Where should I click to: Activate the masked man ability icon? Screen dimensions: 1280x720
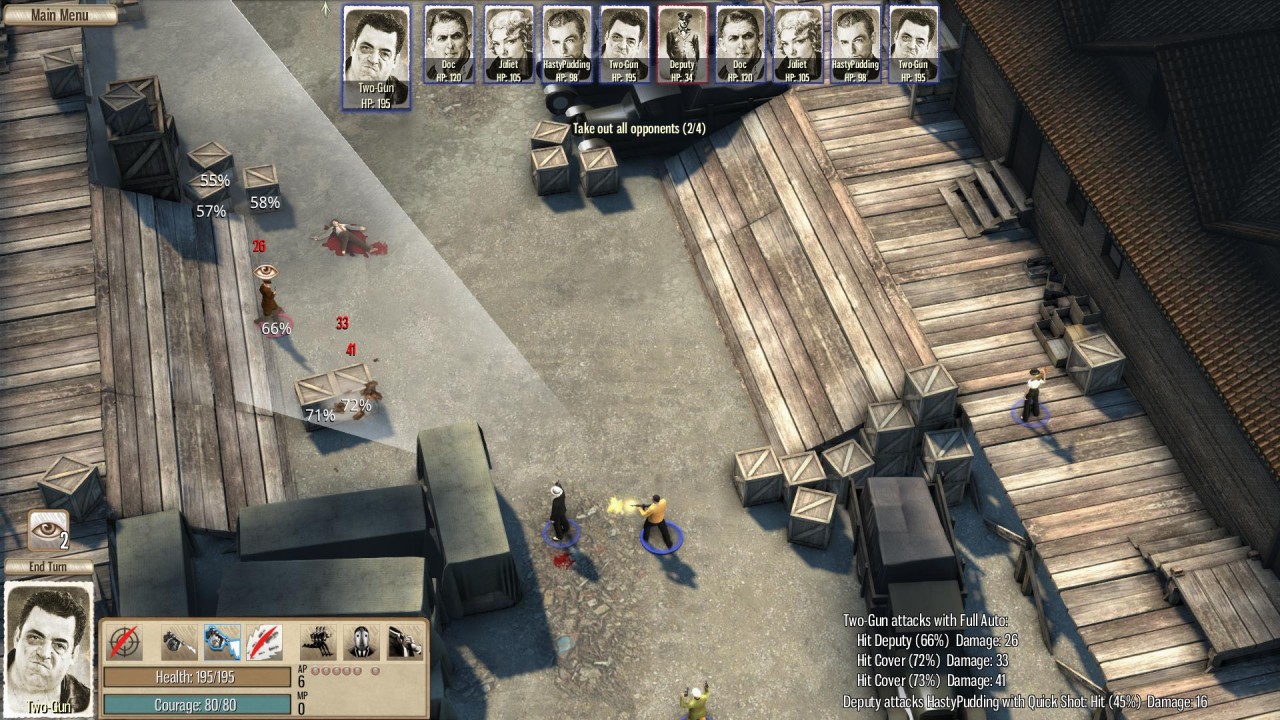(x=362, y=642)
